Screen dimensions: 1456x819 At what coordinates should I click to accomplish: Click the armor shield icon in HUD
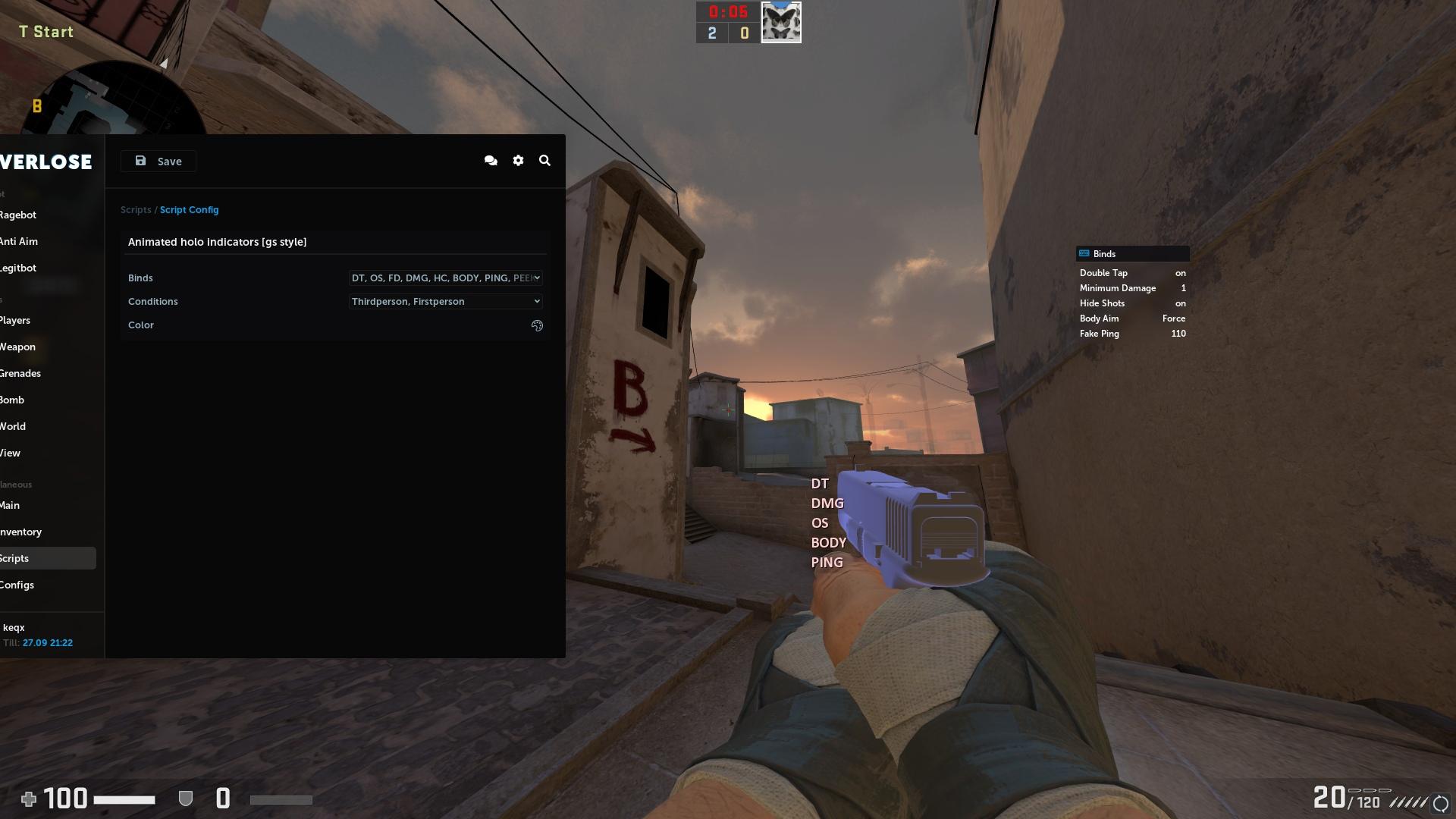click(x=185, y=798)
